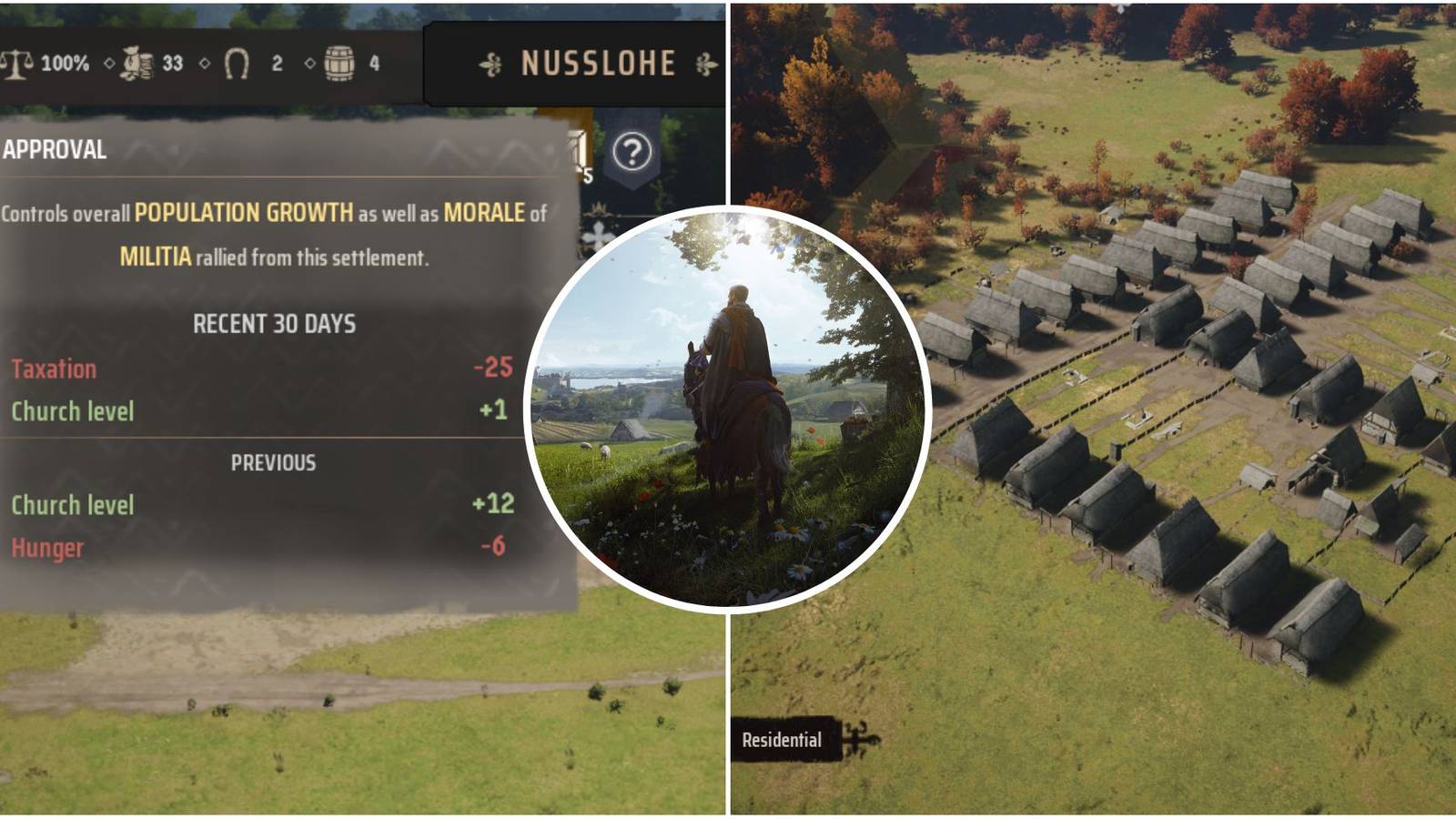
Task: Click the RECENT 30 DAYS section header
Action: click(273, 321)
